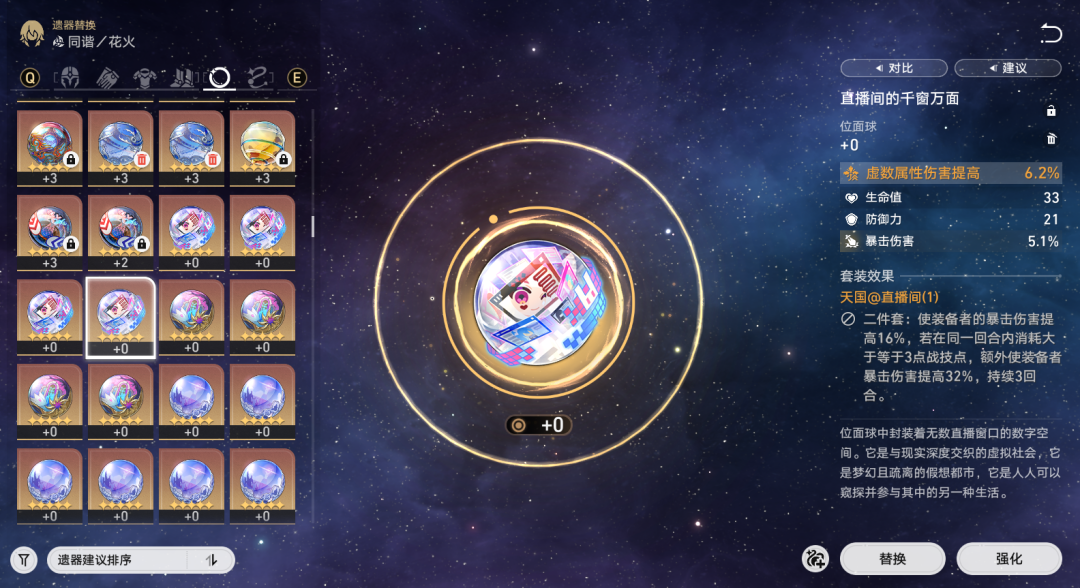Switch to the chest armor relic tab

point(145,78)
